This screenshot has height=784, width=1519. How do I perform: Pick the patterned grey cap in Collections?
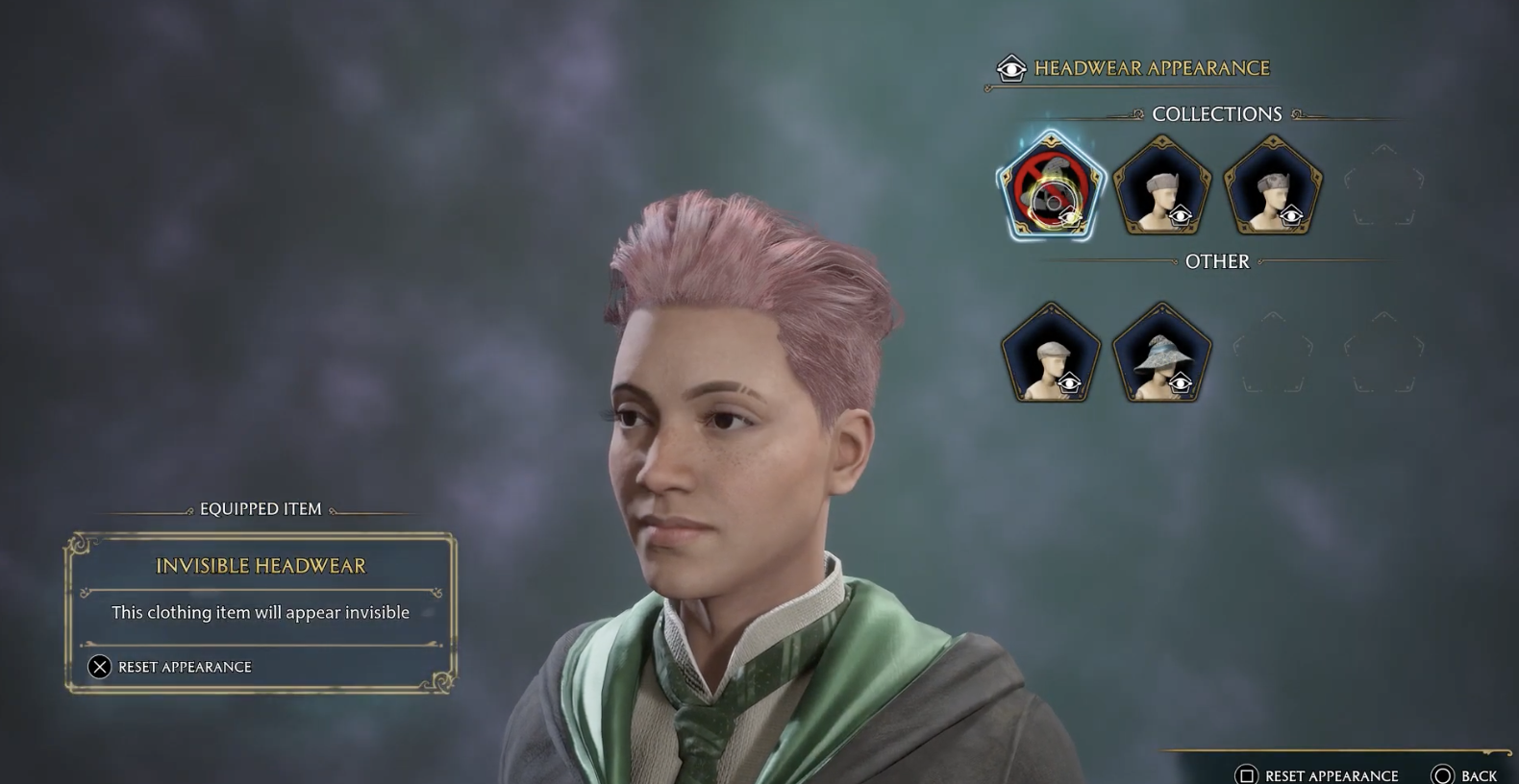[x=1273, y=186]
